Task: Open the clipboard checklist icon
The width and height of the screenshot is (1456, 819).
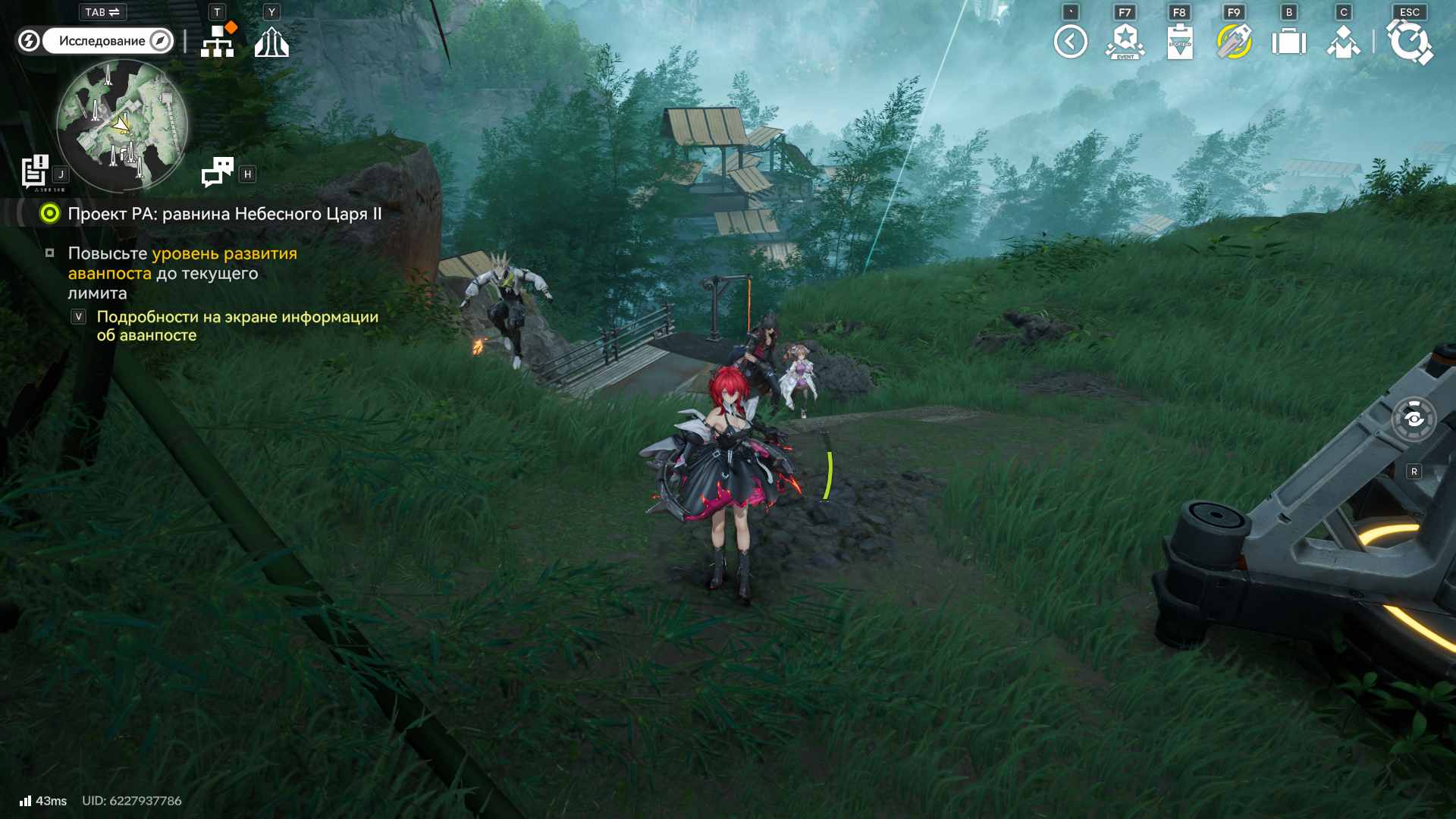Action: [x=1180, y=42]
